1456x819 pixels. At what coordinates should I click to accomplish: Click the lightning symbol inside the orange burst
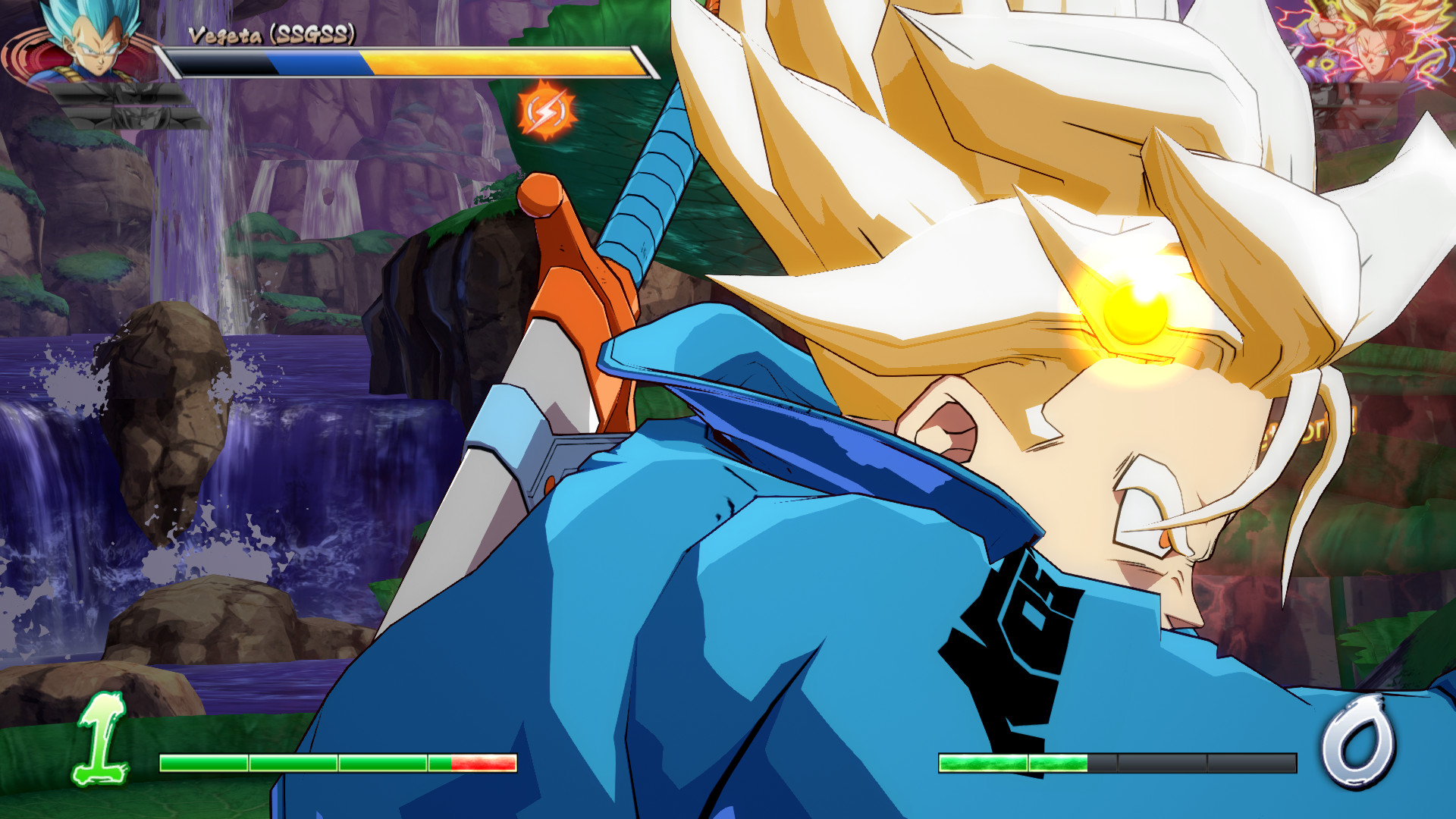548,112
